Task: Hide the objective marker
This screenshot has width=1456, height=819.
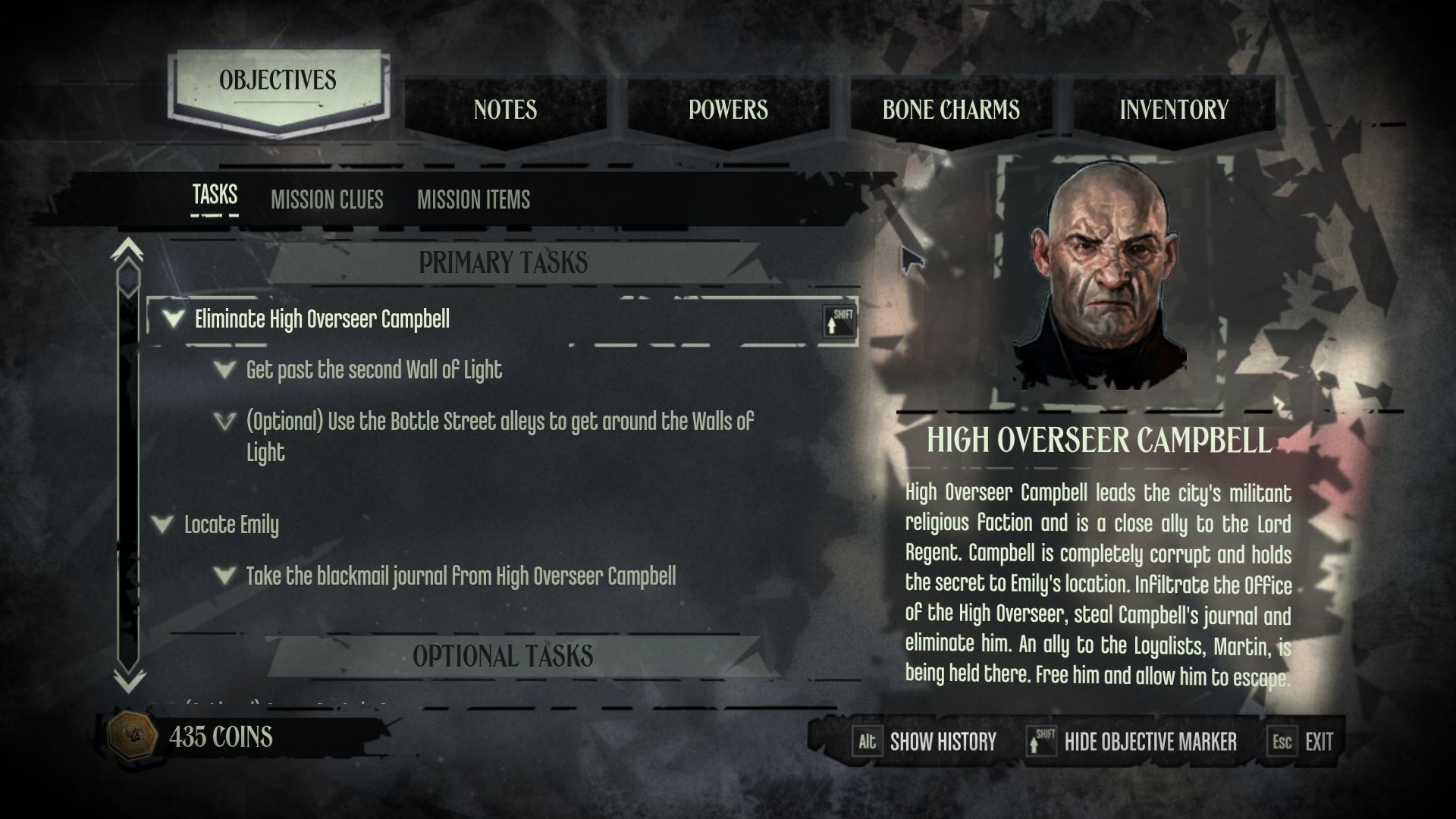Action: [1133, 742]
